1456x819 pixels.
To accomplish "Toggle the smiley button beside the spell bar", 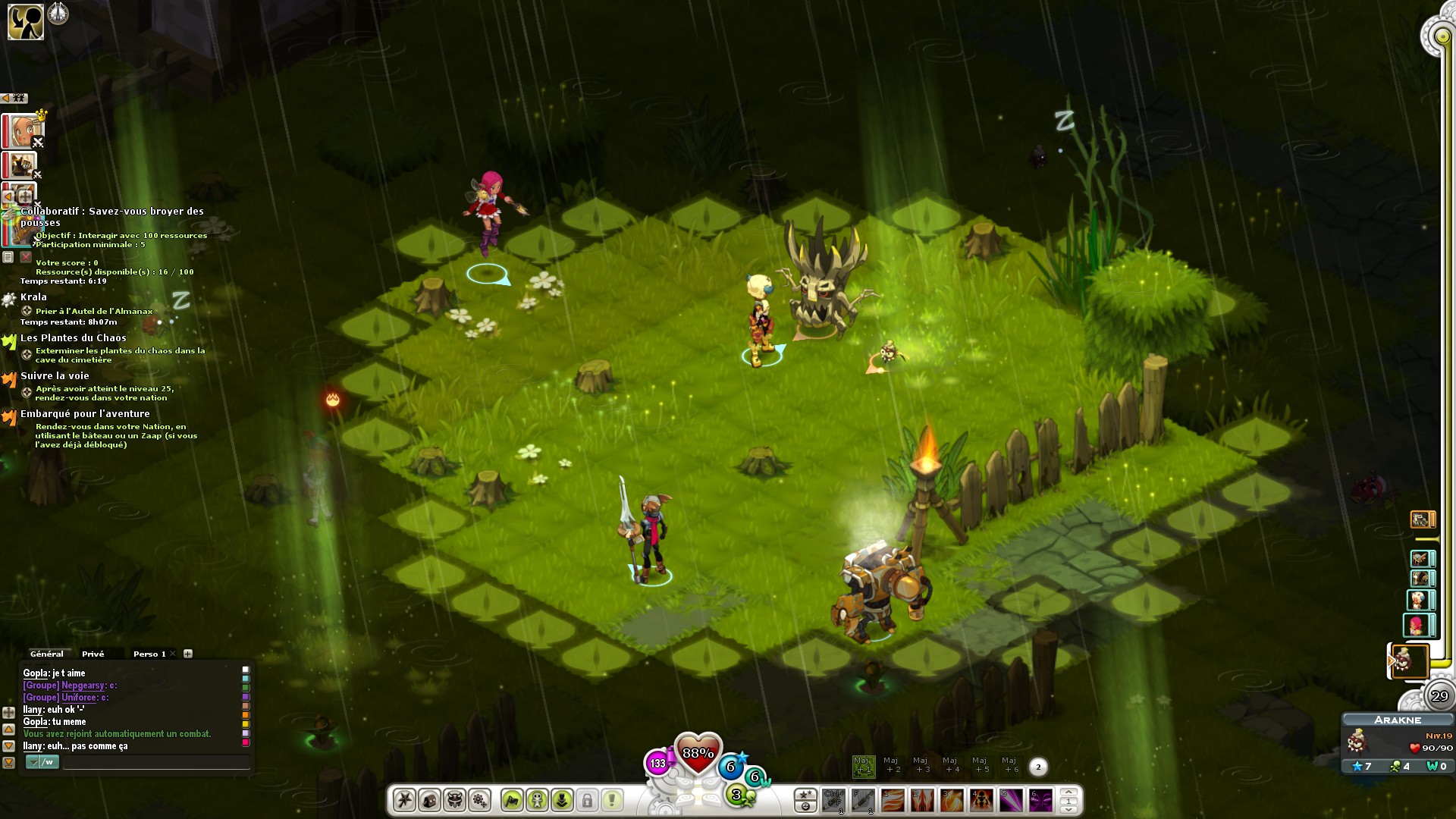I will click(x=806, y=807).
